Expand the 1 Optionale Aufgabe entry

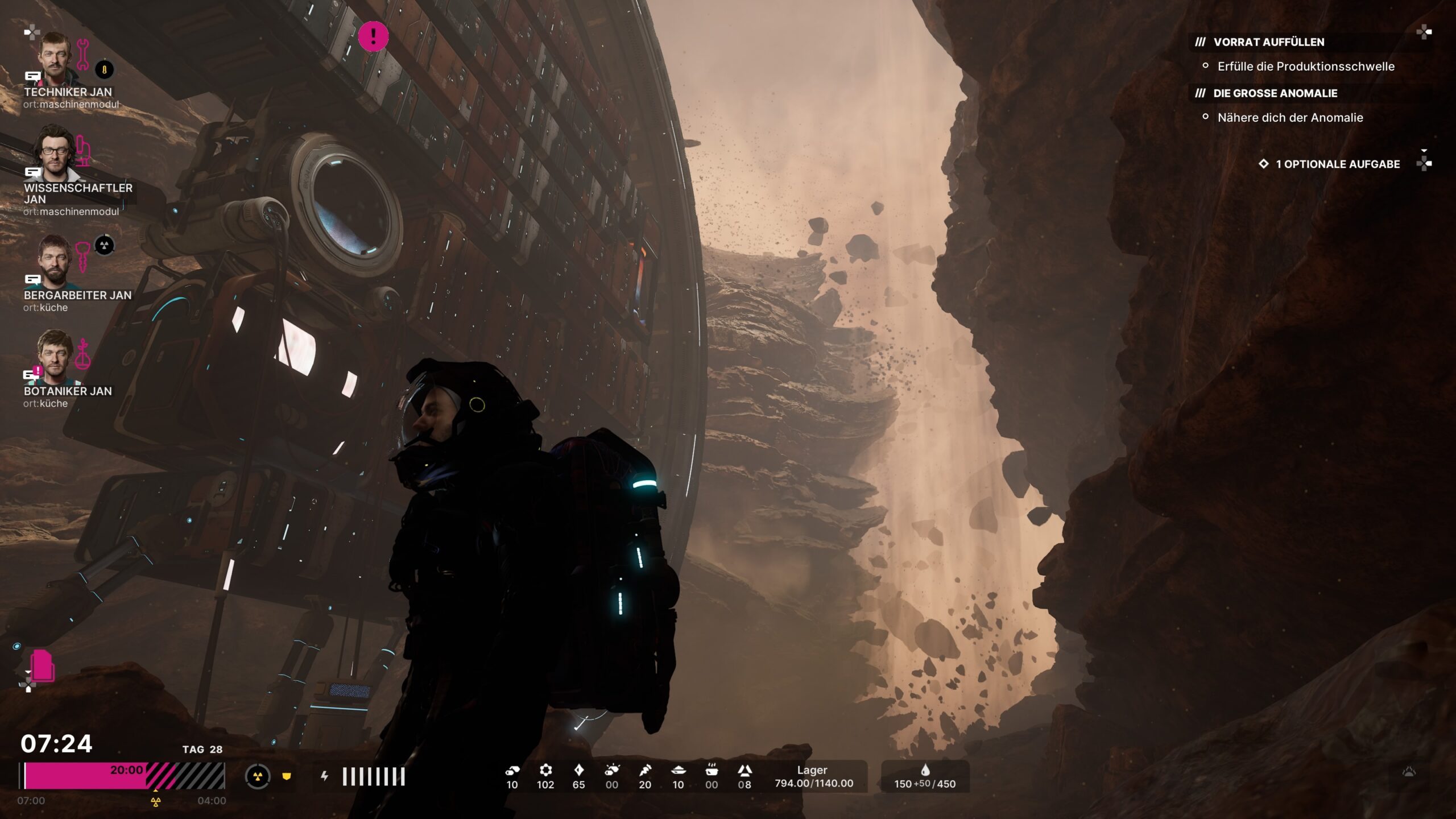click(1337, 164)
